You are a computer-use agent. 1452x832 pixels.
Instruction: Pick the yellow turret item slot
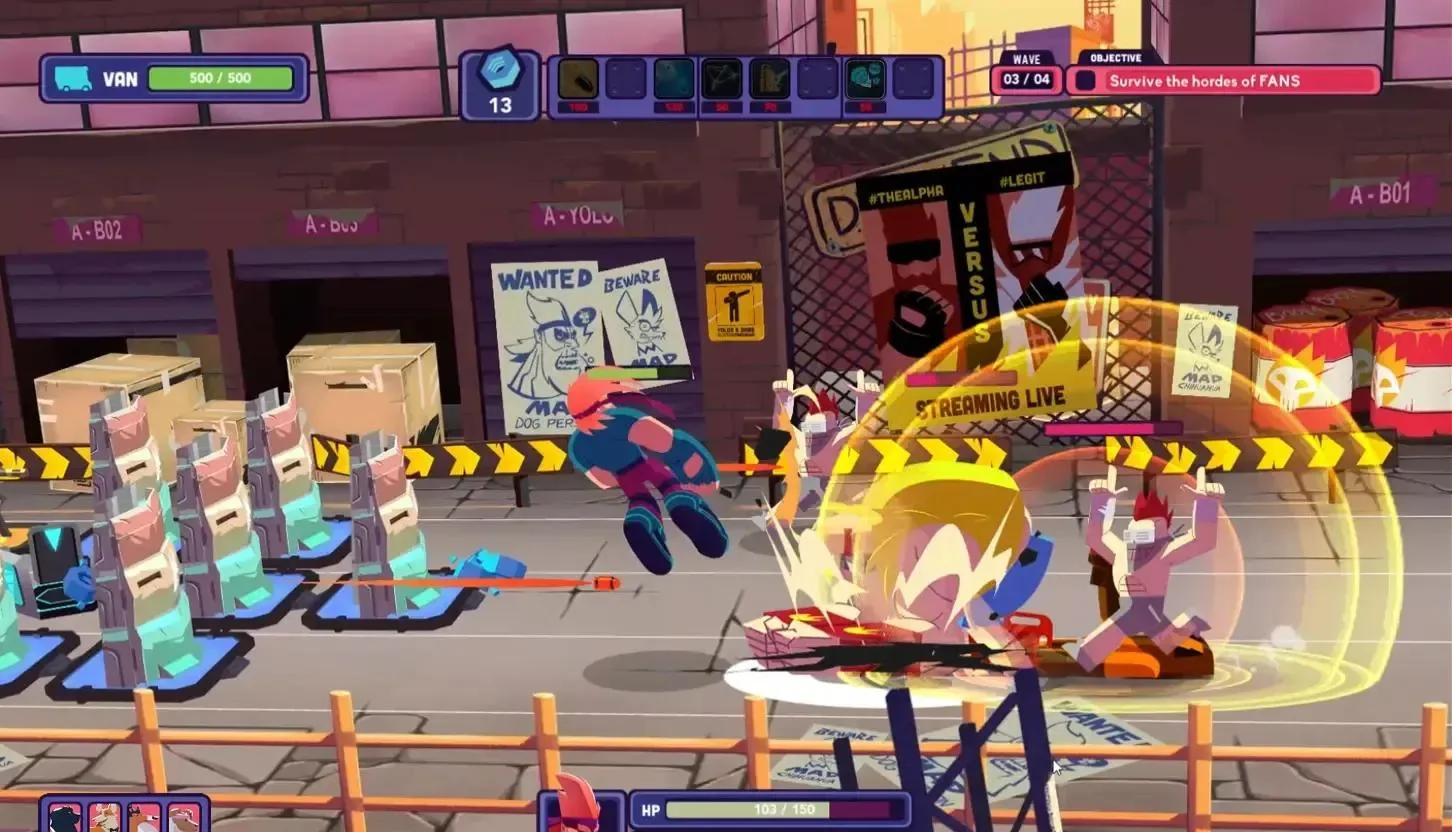coord(770,79)
